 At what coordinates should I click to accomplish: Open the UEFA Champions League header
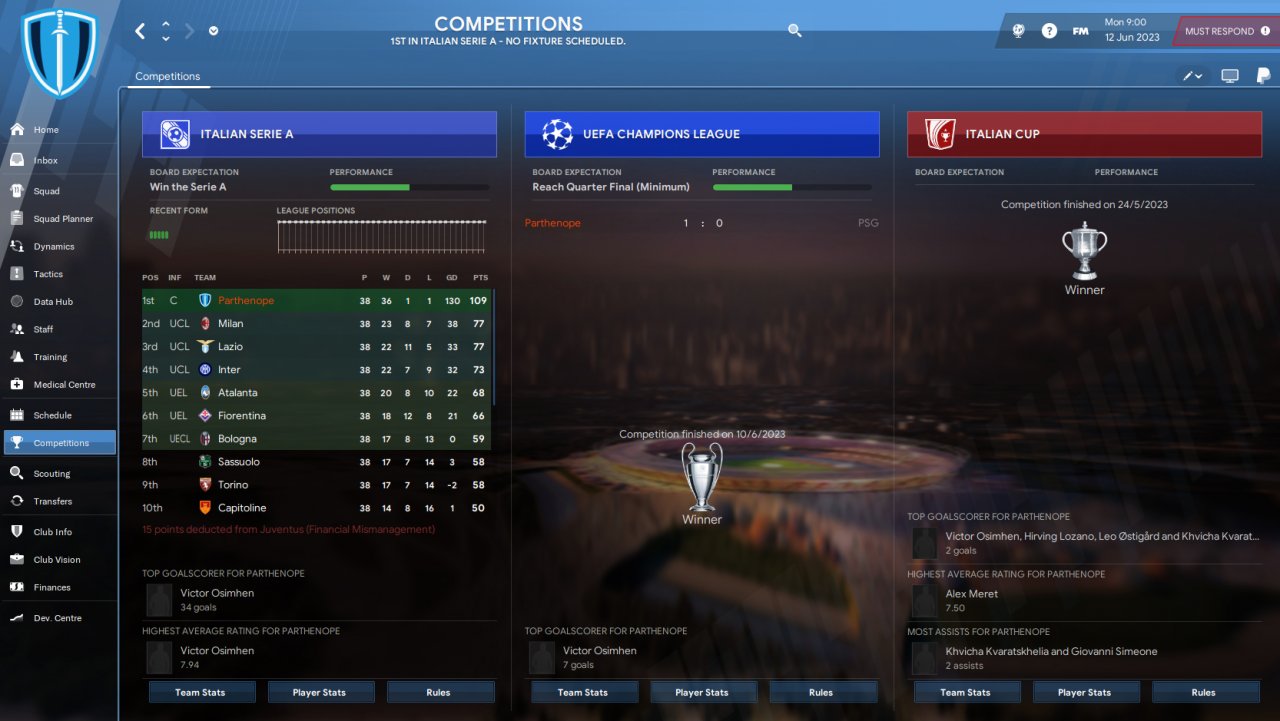702,134
